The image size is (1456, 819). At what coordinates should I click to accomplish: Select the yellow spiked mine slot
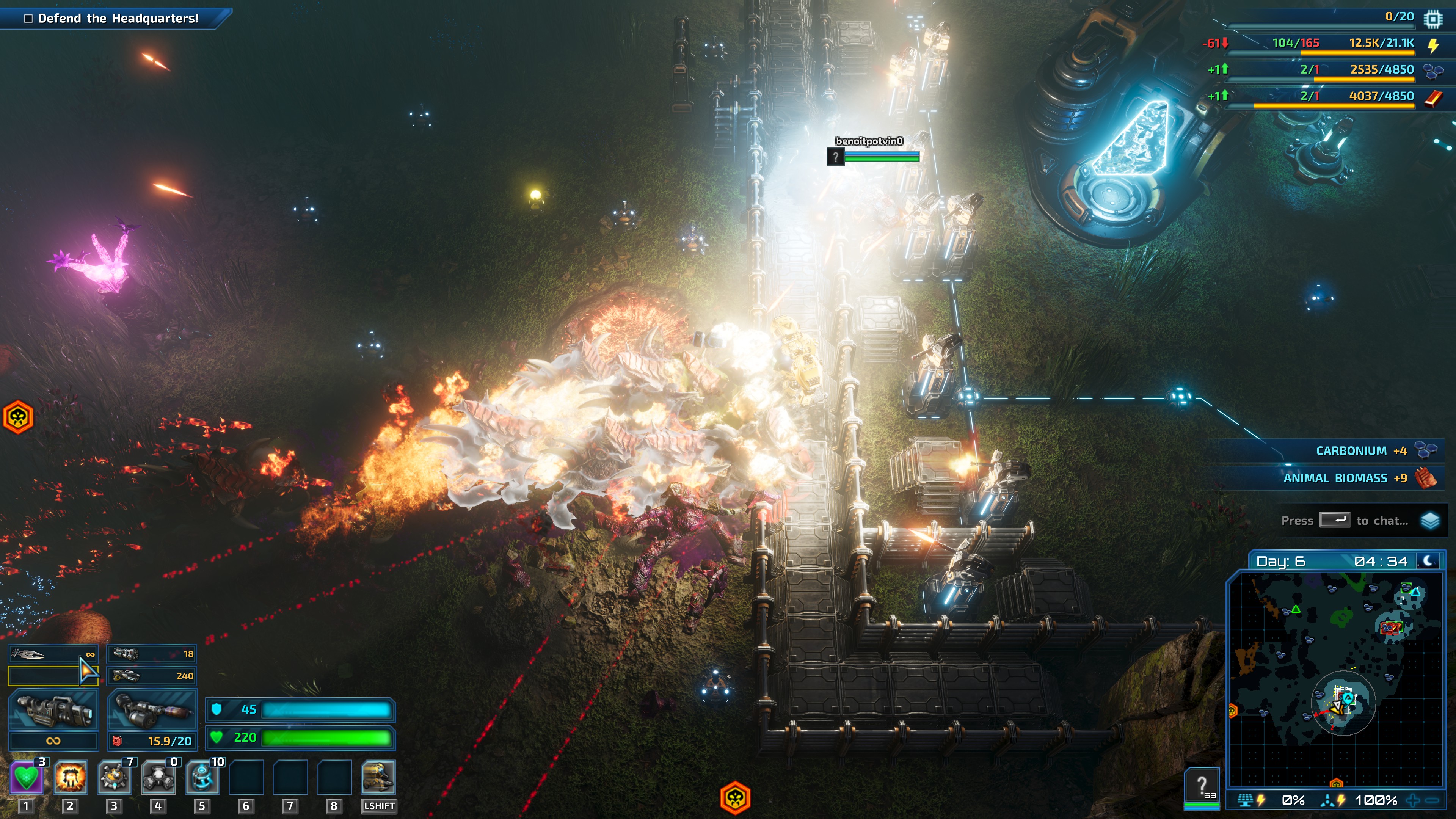pos(114,777)
